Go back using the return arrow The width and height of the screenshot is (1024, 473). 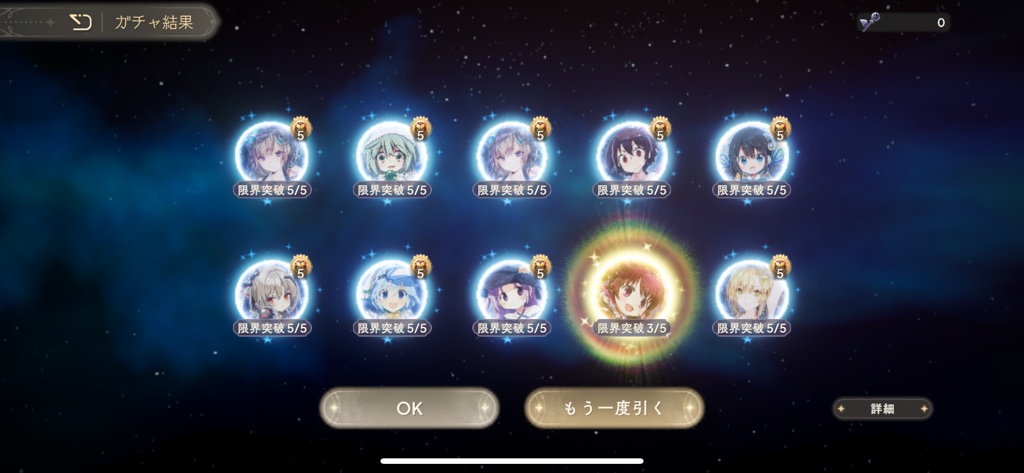(x=81, y=22)
